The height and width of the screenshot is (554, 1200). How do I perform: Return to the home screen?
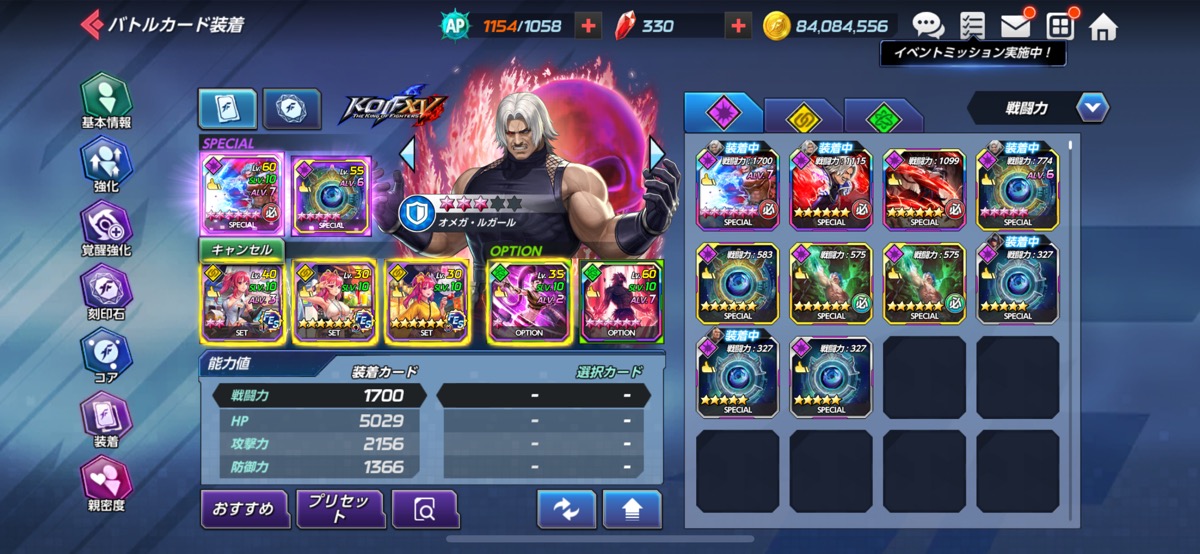coord(1103,26)
